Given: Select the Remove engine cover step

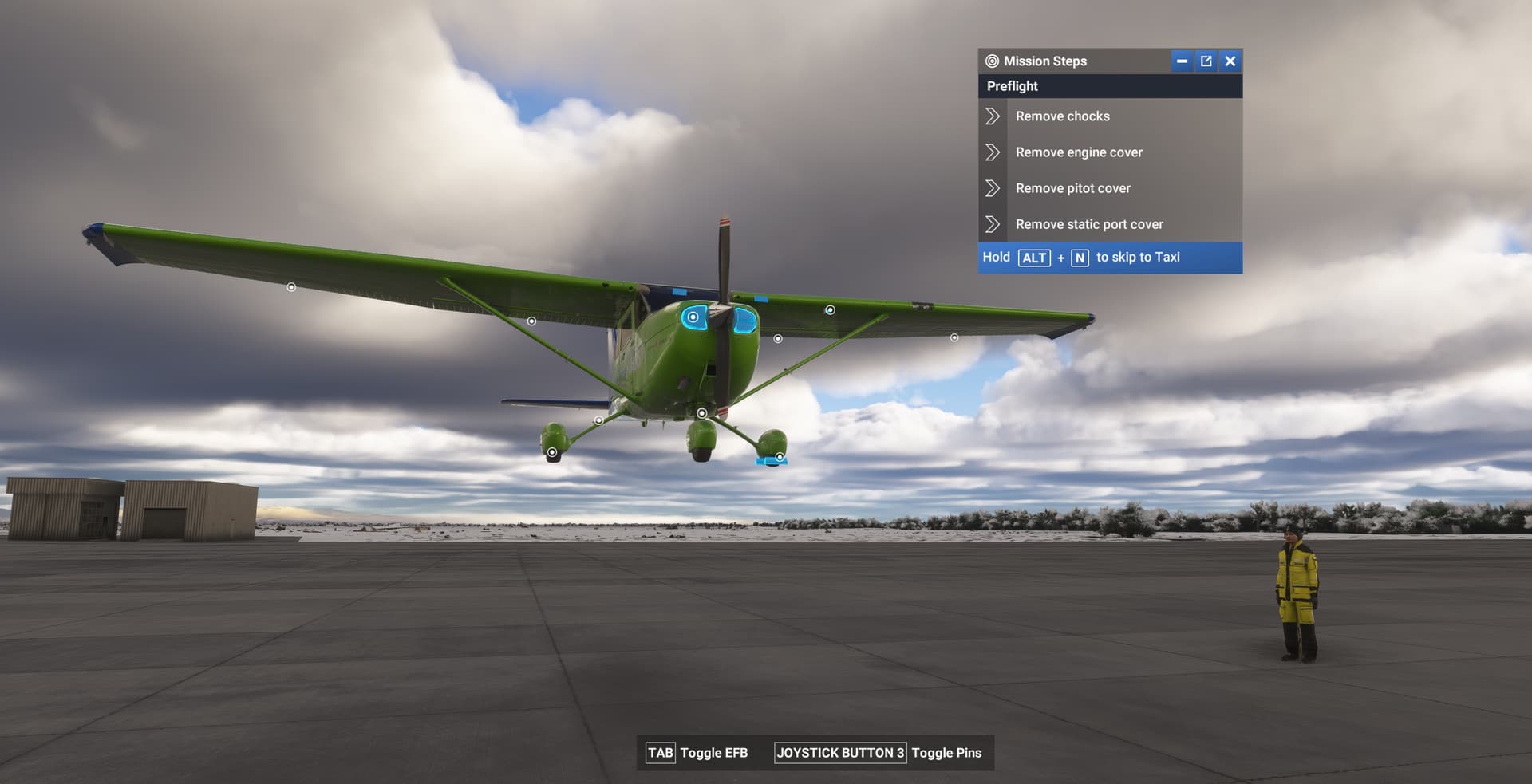Looking at the screenshot, I should (x=1078, y=152).
